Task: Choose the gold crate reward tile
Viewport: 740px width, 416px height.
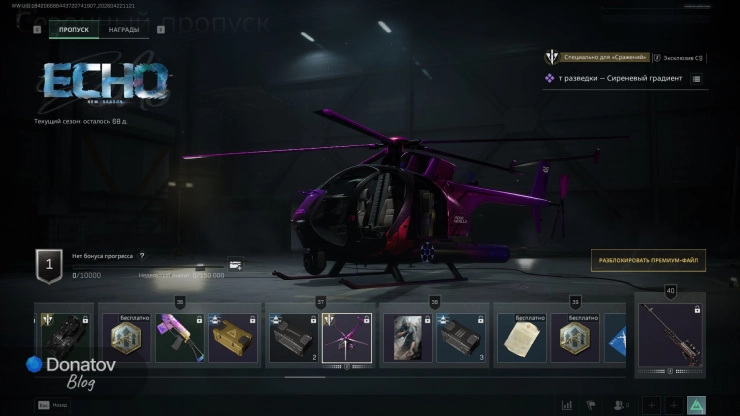Action: point(233,338)
